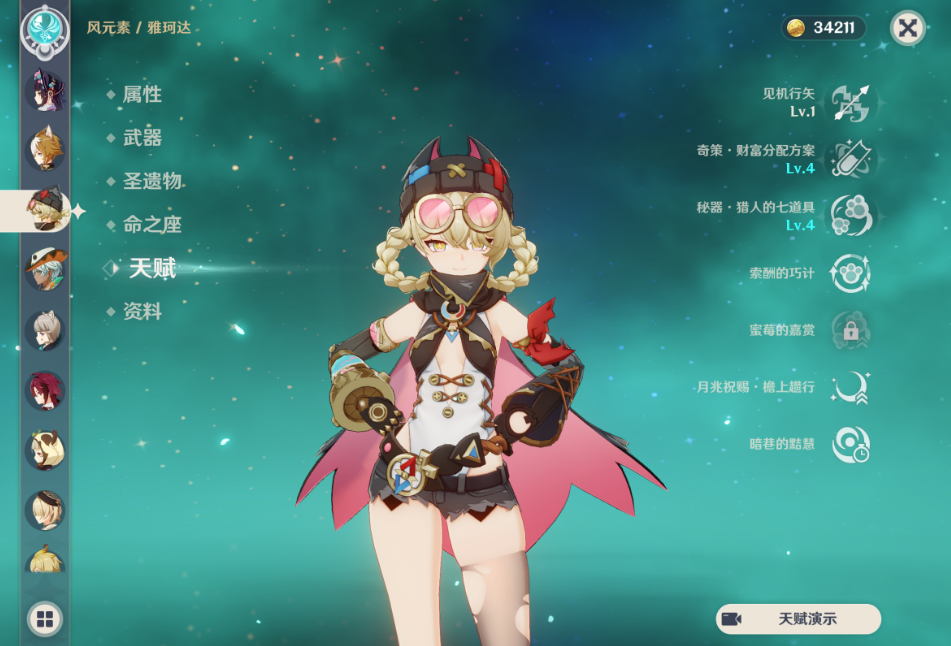Image resolution: width=951 pixels, height=646 pixels.
Task: Open the 属性 attributes tab
Action: tap(141, 95)
